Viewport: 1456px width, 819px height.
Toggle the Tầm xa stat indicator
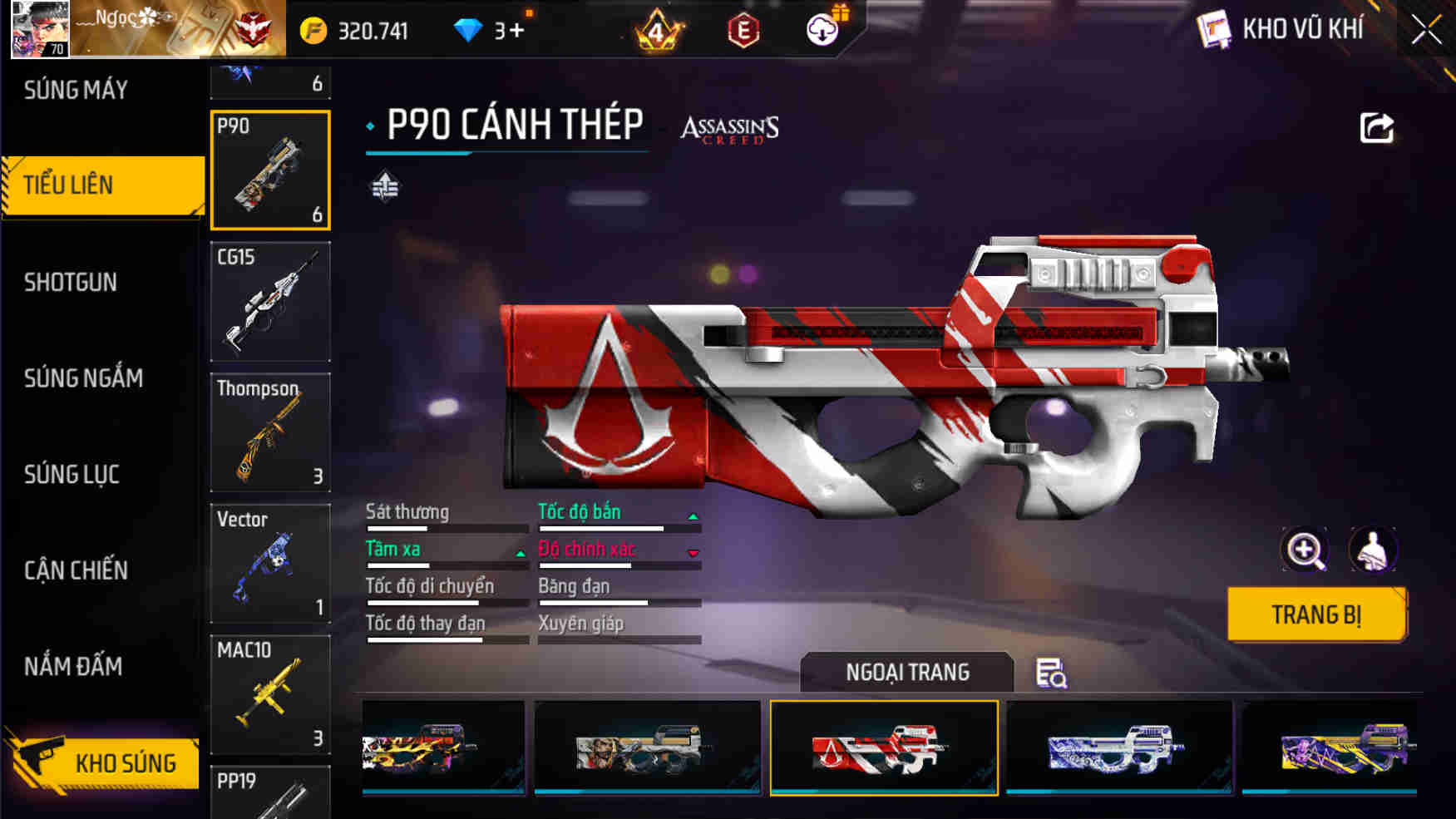pos(519,552)
